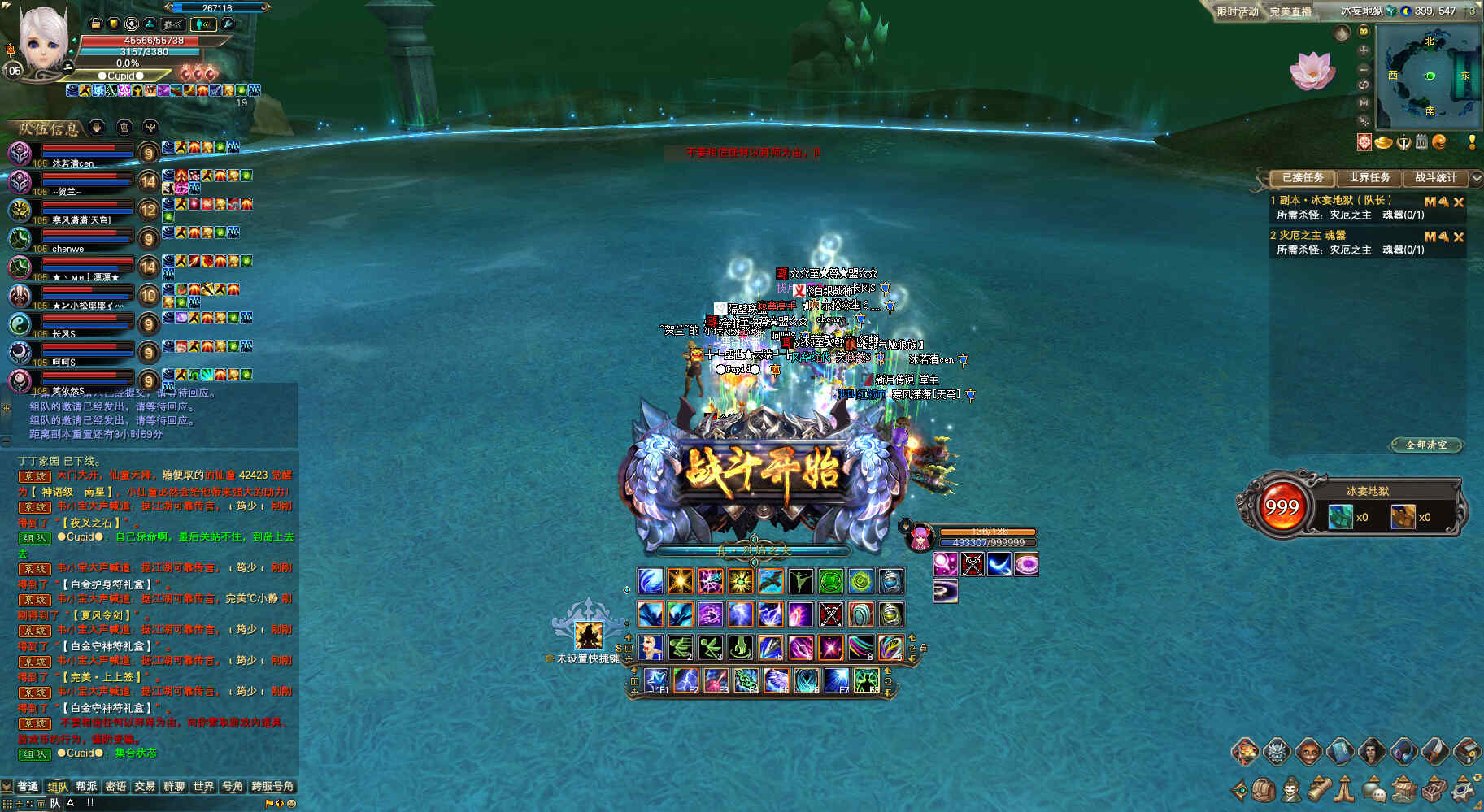
Task: Switch chat to the 帮派 channel
Action: 86,786
